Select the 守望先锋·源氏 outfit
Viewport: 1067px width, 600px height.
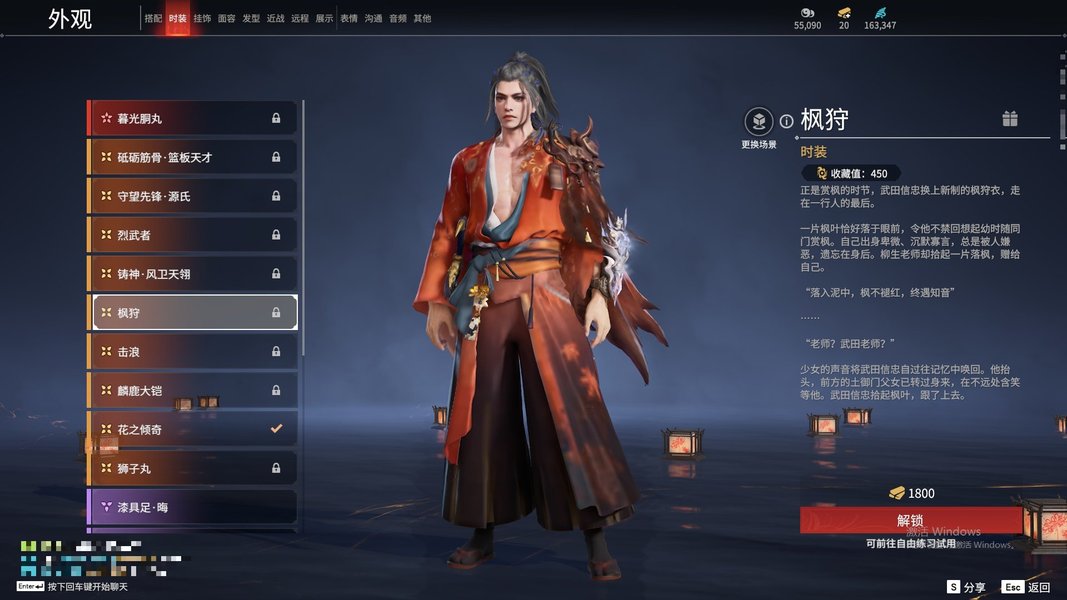(x=193, y=196)
